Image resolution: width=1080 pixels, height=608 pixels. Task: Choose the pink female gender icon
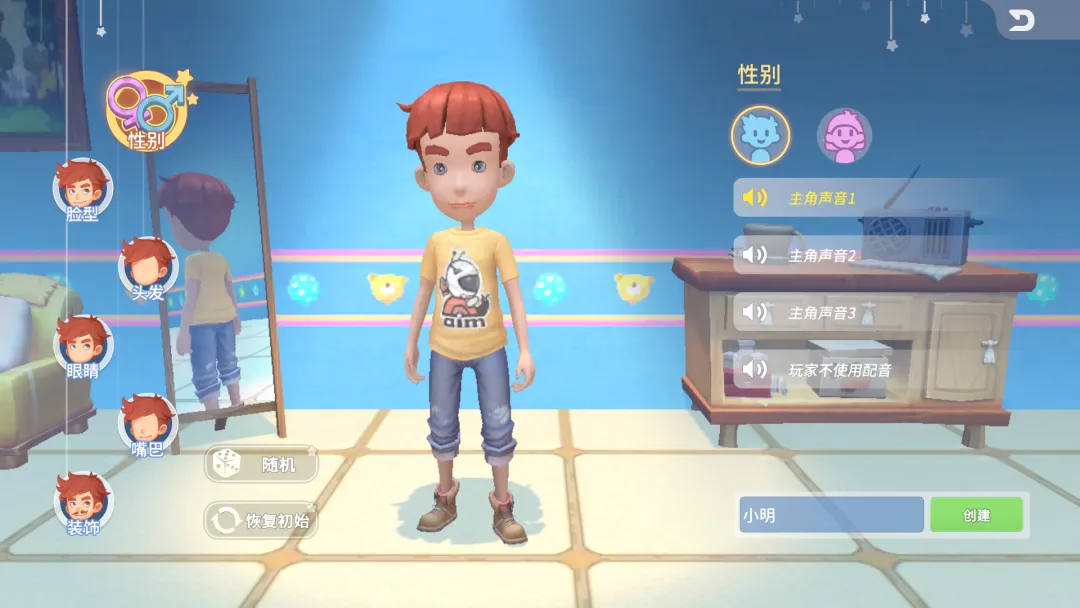click(845, 135)
